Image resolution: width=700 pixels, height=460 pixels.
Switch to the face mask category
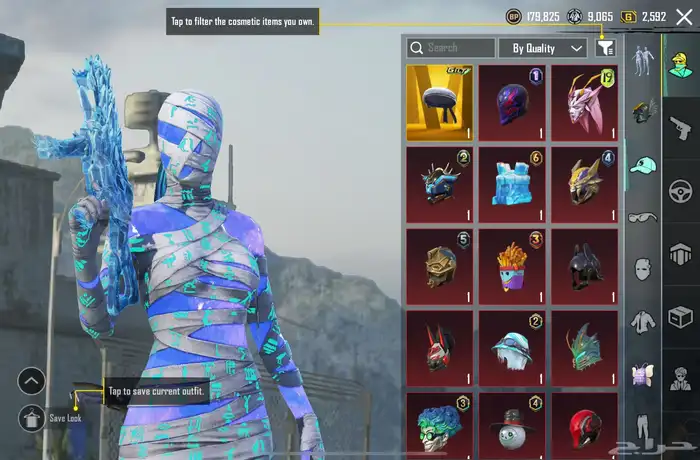pyautogui.click(x=643, y=269)
